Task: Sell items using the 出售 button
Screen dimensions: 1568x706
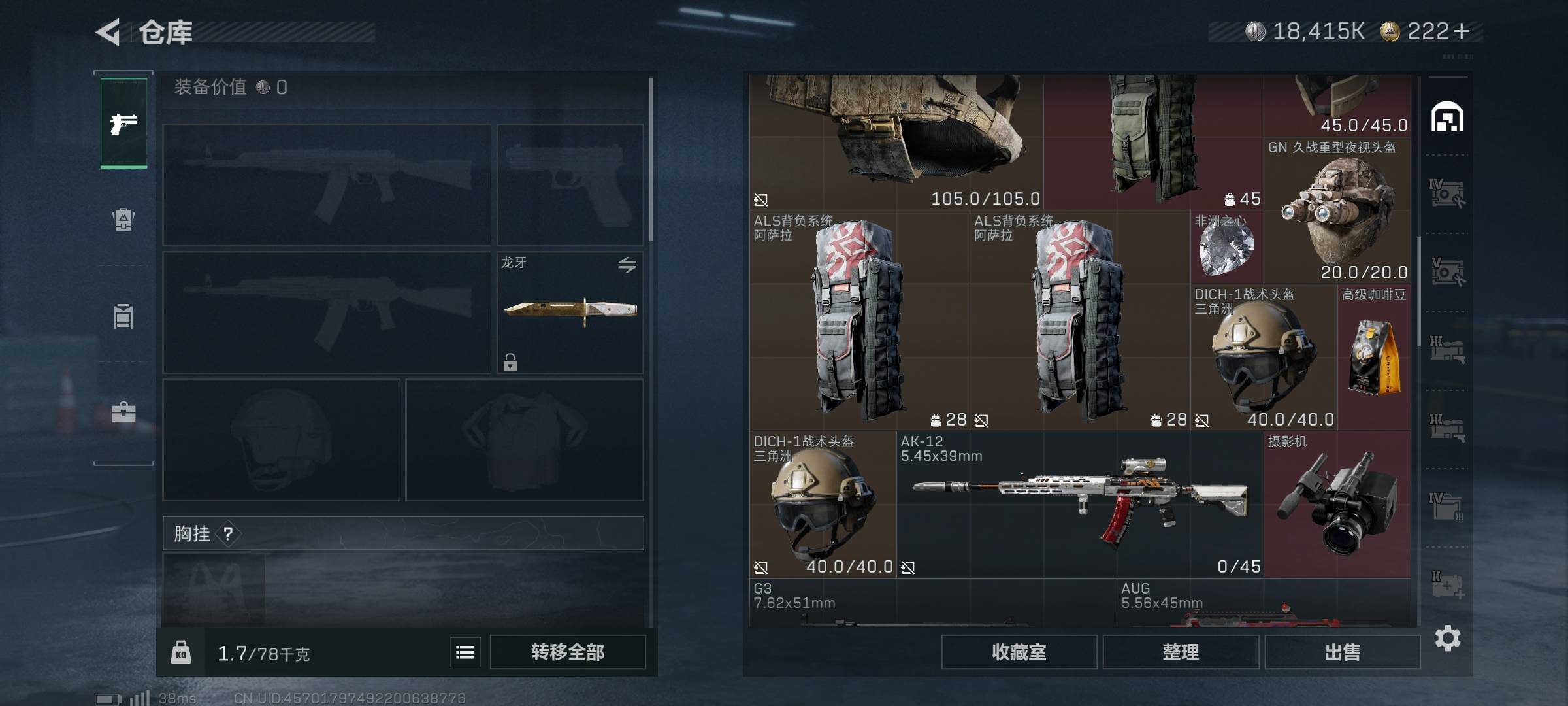Action: 1342,652
